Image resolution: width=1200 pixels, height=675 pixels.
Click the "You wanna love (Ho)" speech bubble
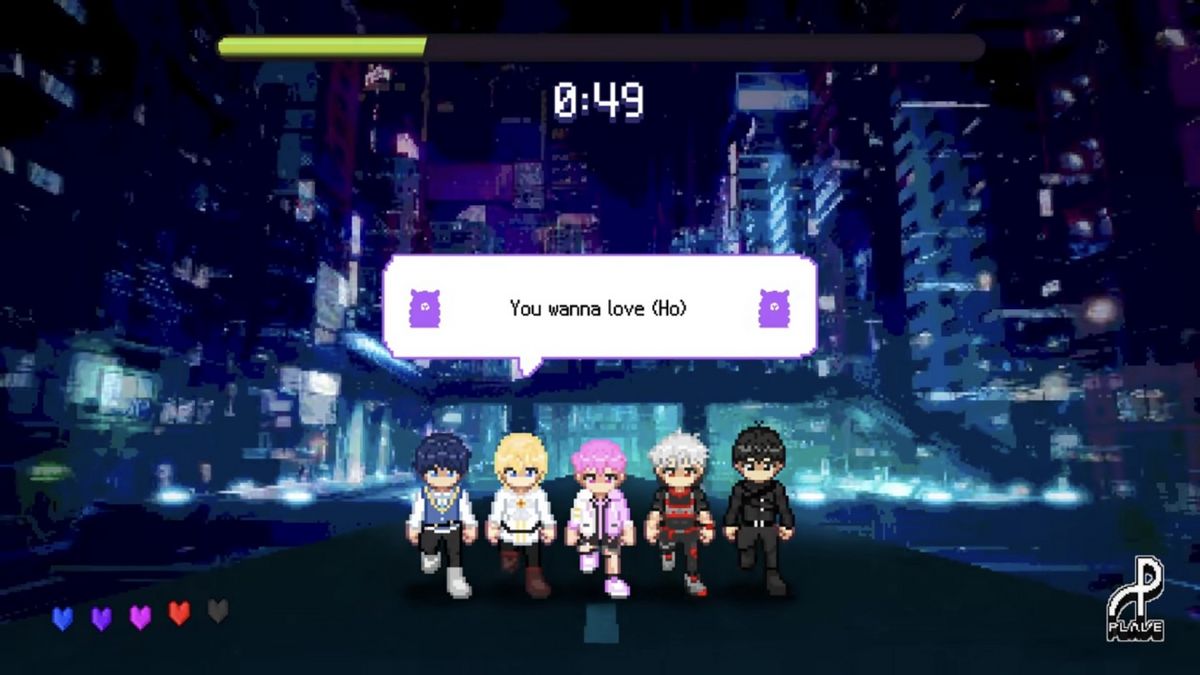(x=599, y=308)
